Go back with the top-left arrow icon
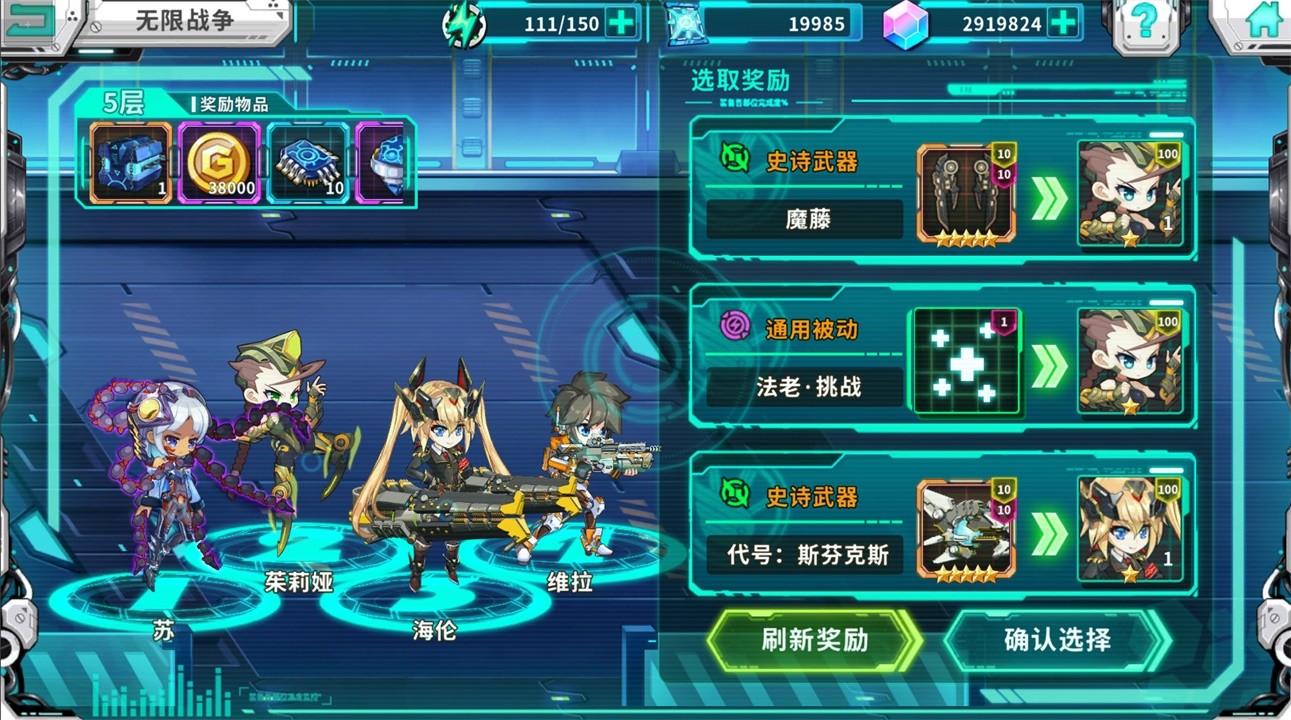Viewport: 1291px width, 720px height. point(33,18)
